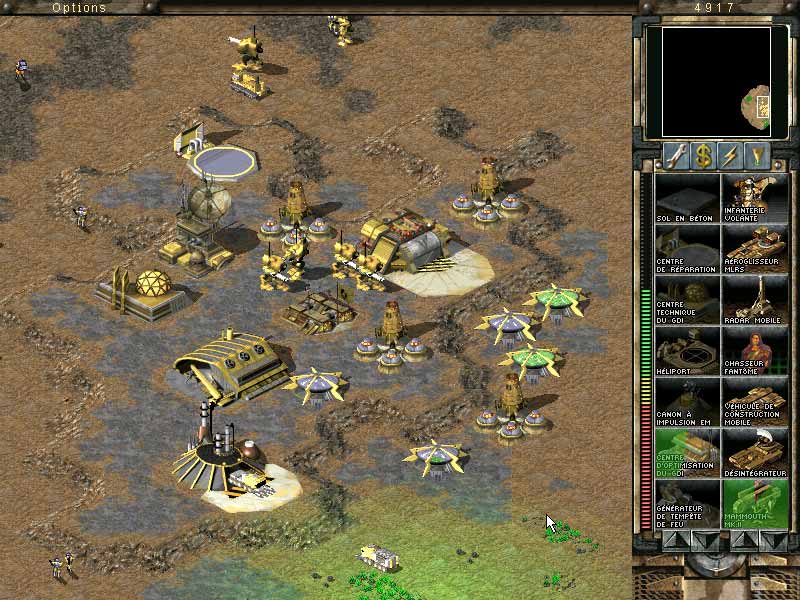Activate the wrench repair button
The width and height of the screenshot is (800, 600).
click(674, 156)
